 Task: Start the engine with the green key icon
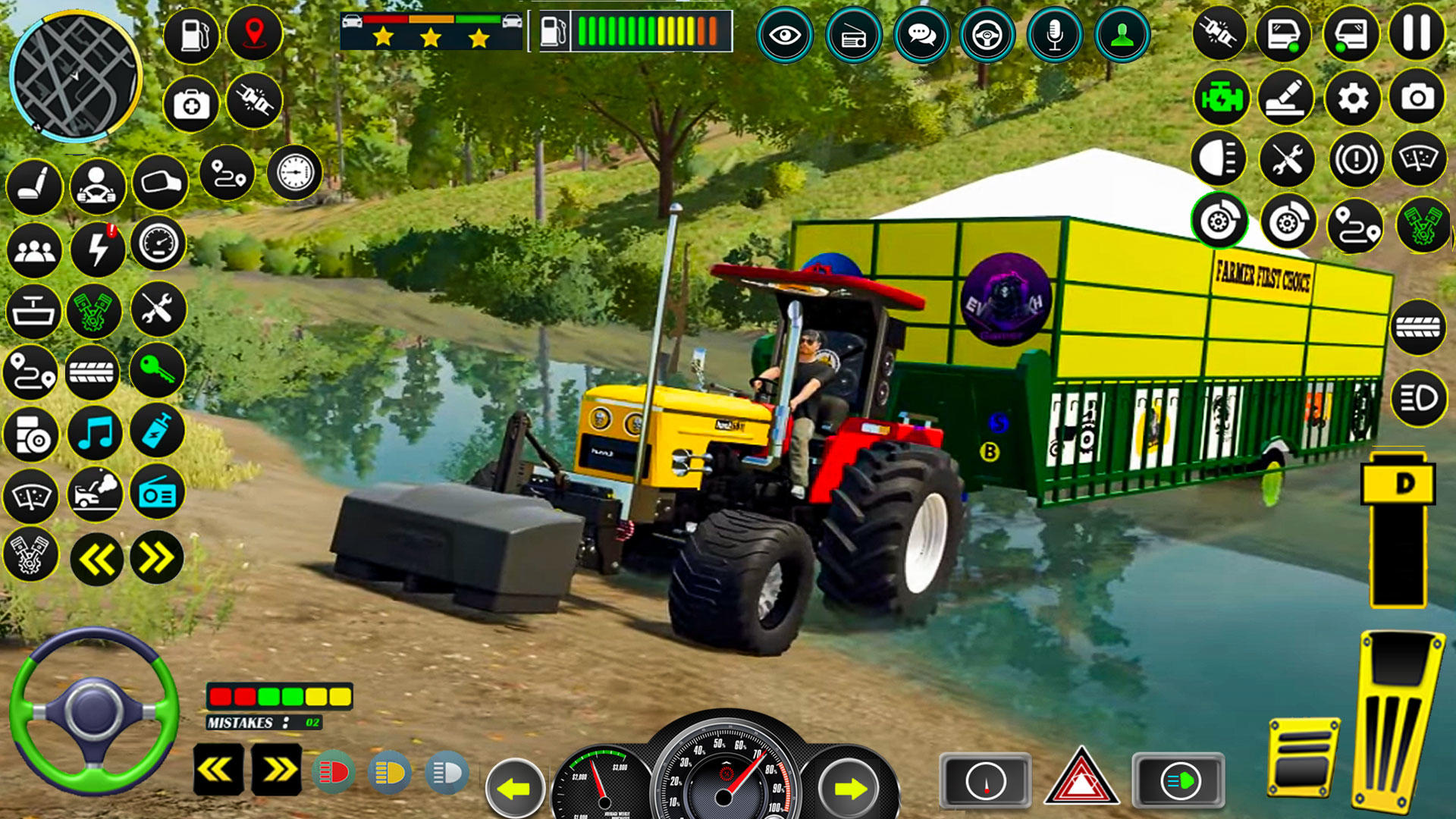click(156, 372)
